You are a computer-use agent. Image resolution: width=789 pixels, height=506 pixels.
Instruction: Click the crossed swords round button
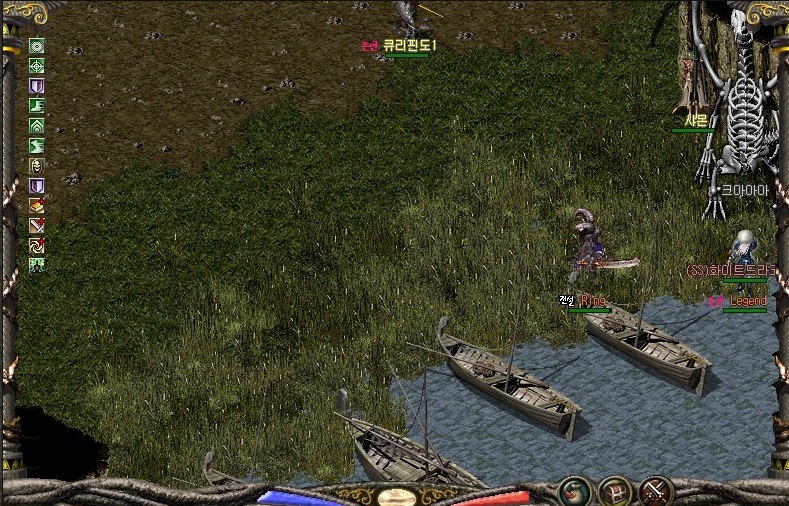tap(656, 490)
